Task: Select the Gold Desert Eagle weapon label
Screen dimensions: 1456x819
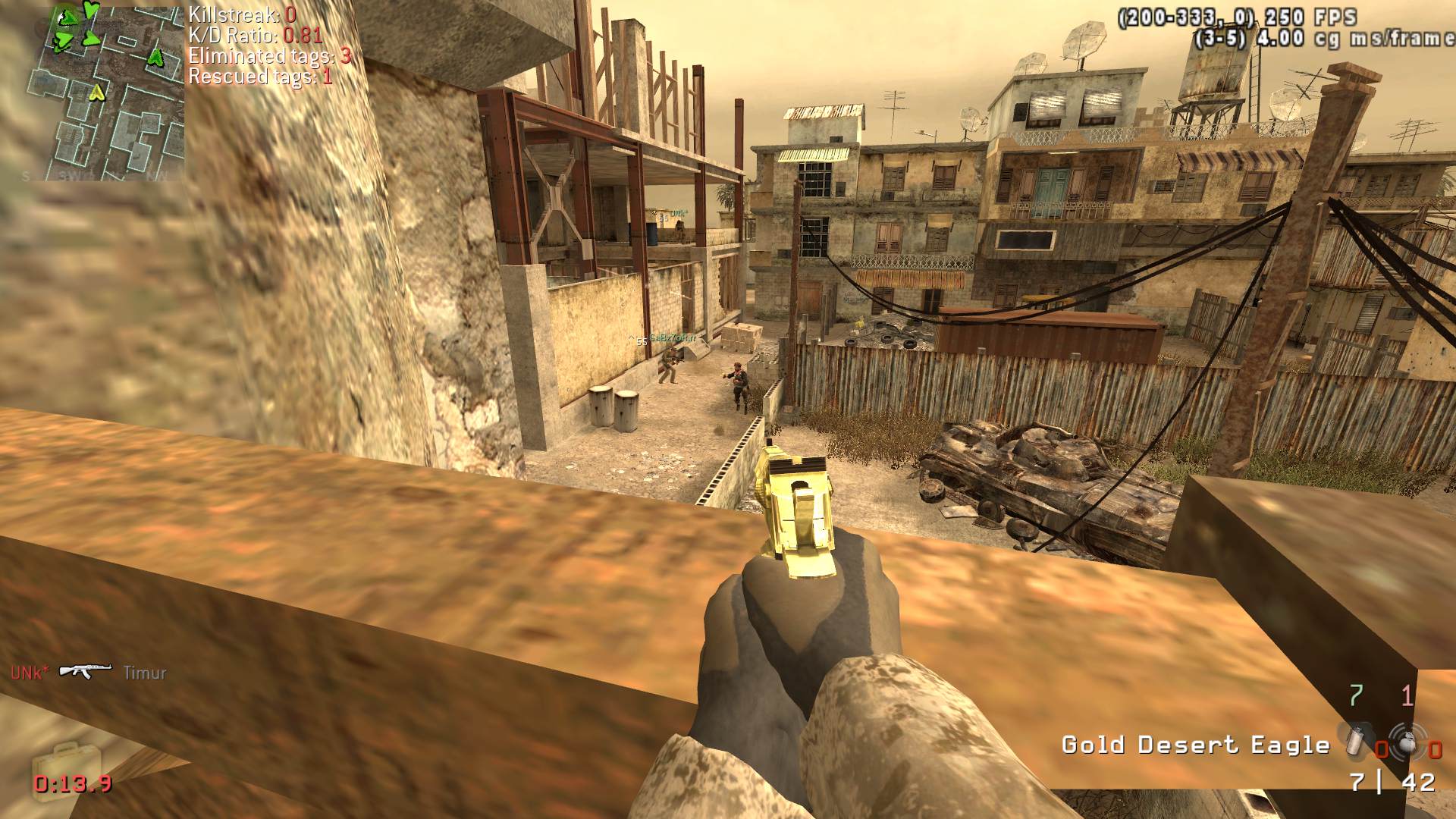Action: point(1195,745)
